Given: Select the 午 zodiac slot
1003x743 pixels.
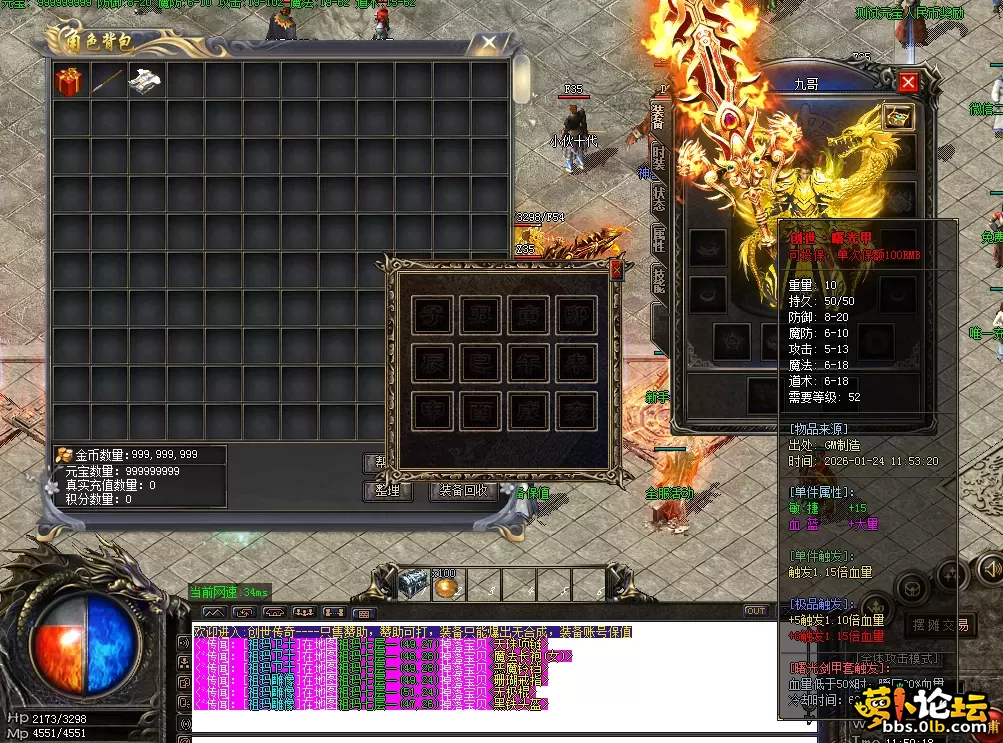Looking at the screenshot, I should [x=529, y=363].
